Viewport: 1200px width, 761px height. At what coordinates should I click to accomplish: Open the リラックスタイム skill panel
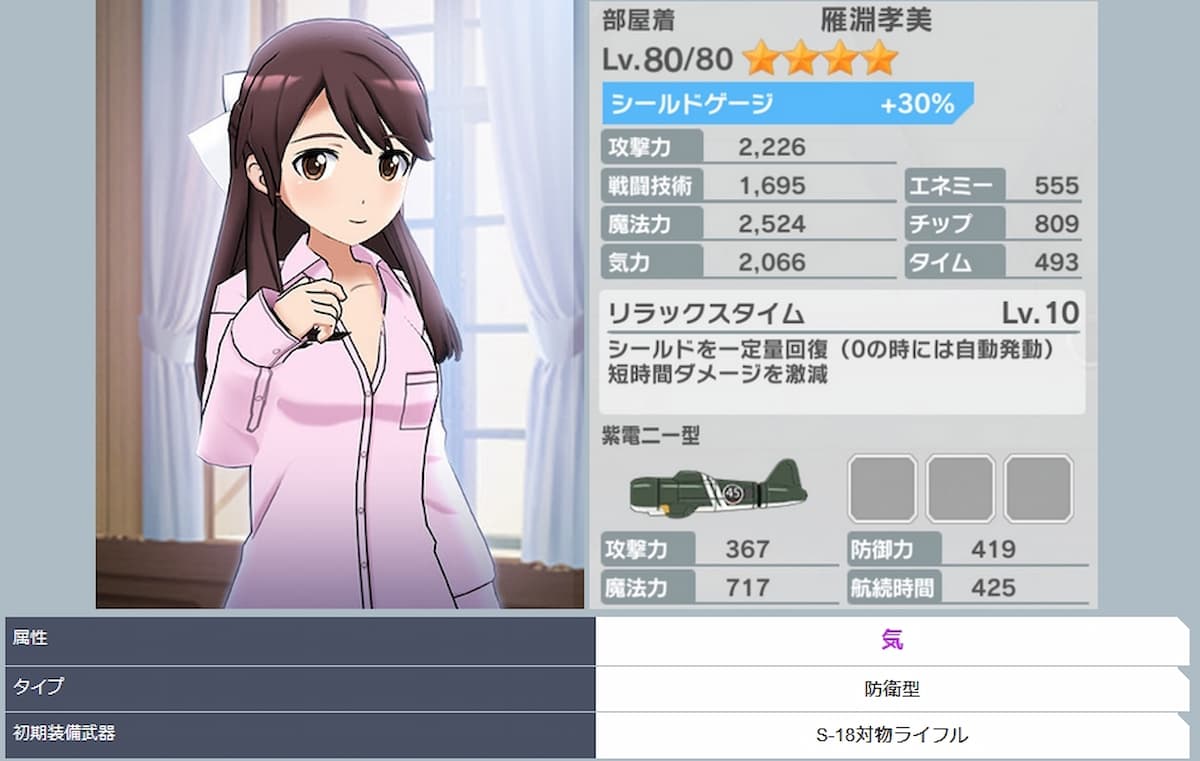[x=842, y=352]
